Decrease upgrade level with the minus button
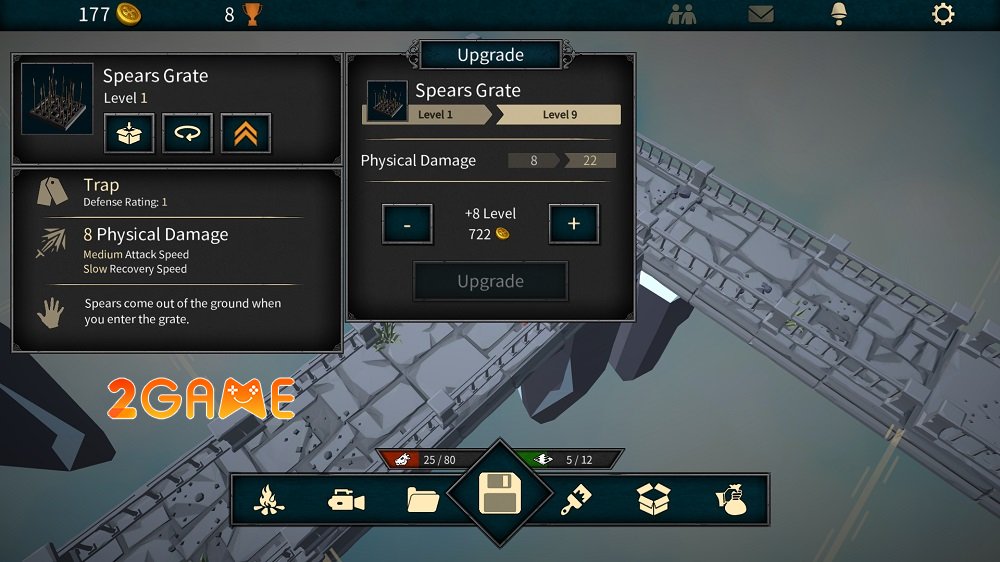The height and width of the screenshot is (562, 1000). point(407,225)
